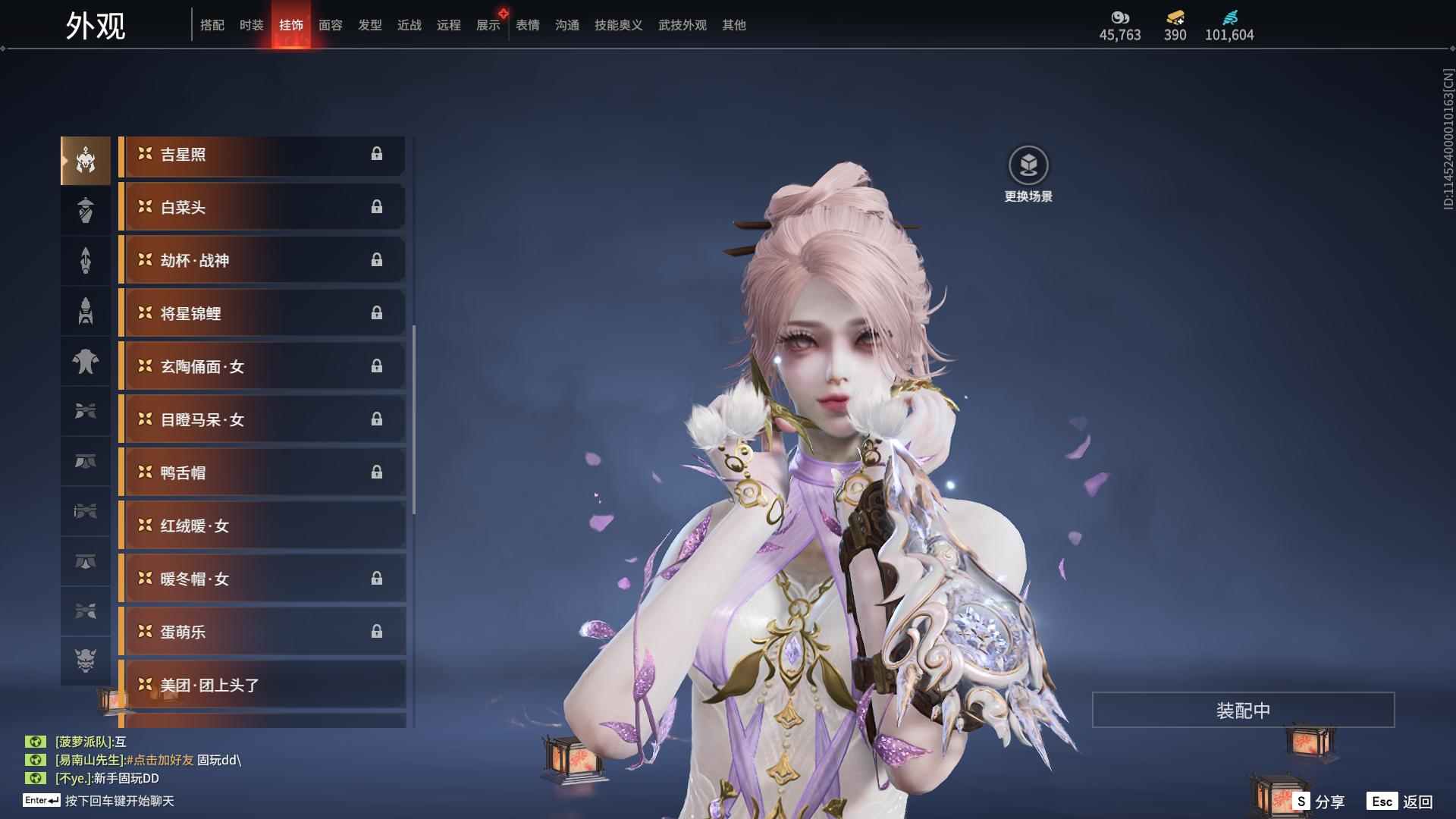Click the 分享 share button

coord(1319,802)
